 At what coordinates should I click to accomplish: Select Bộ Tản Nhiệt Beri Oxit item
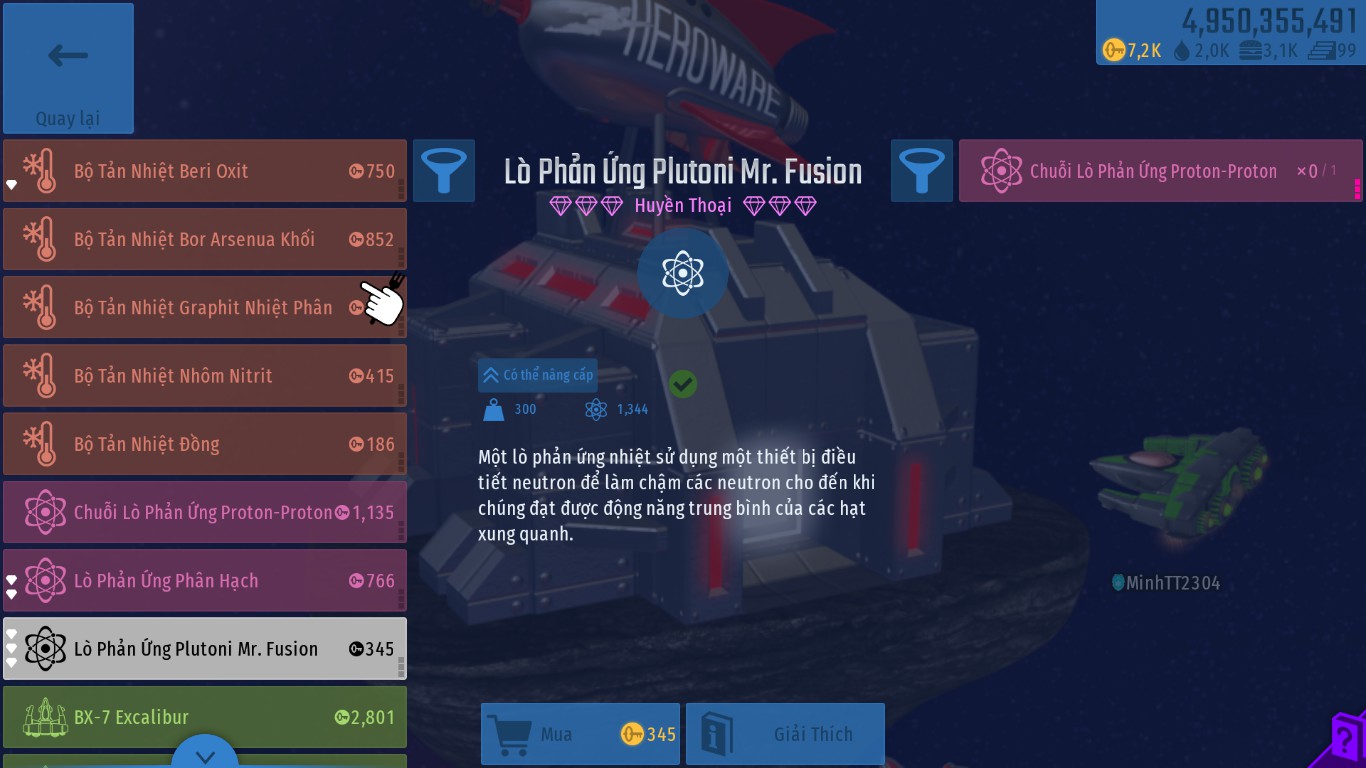click(x=204, y=171)
